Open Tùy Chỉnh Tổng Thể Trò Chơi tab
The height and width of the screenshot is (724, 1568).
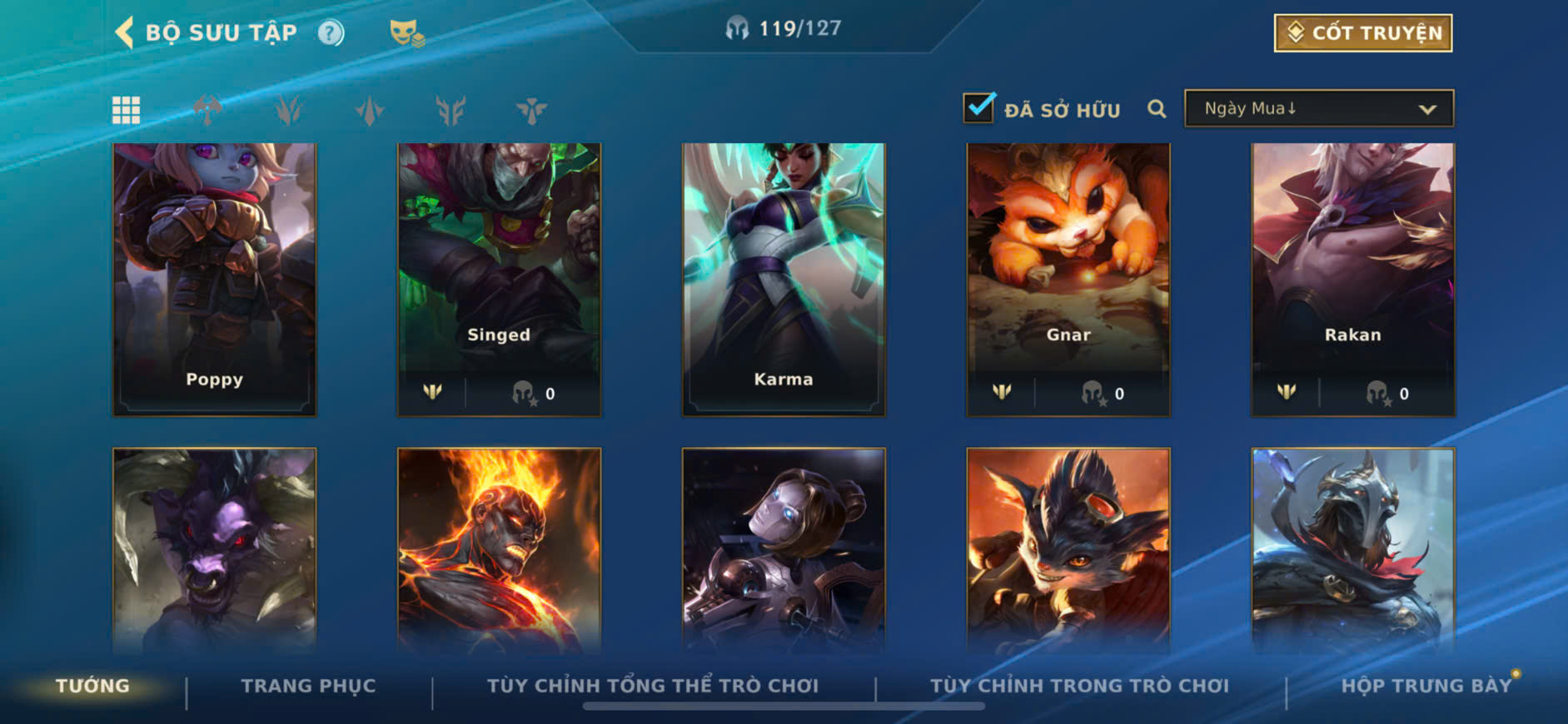[x=653, y=686]
